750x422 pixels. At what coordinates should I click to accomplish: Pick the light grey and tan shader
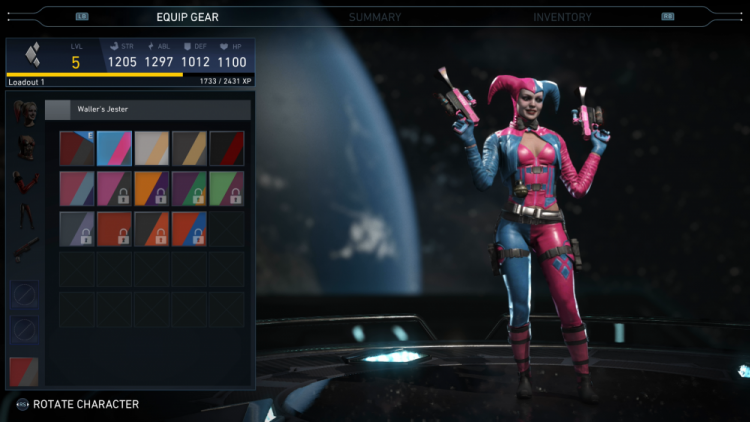pyautogui.click(x=152, y=148)
